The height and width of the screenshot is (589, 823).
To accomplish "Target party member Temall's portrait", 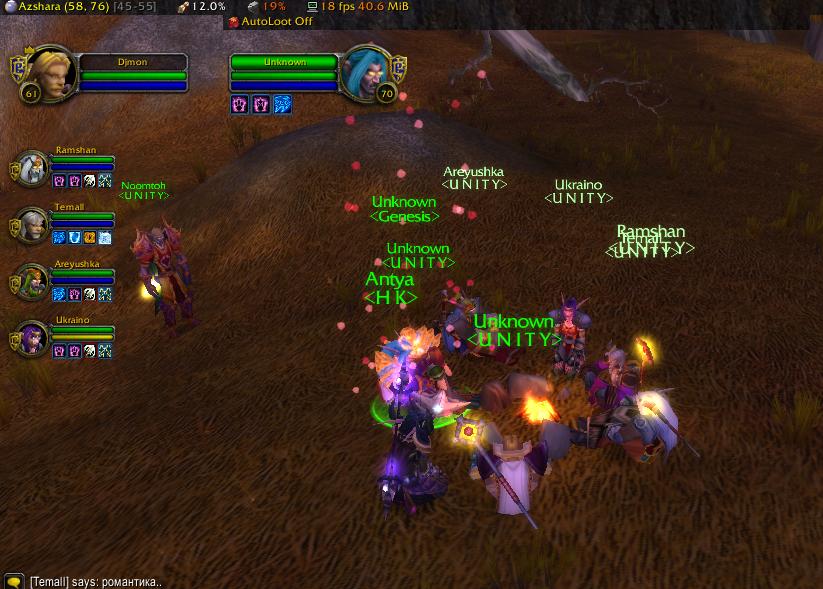I will [x=34, y=224].
